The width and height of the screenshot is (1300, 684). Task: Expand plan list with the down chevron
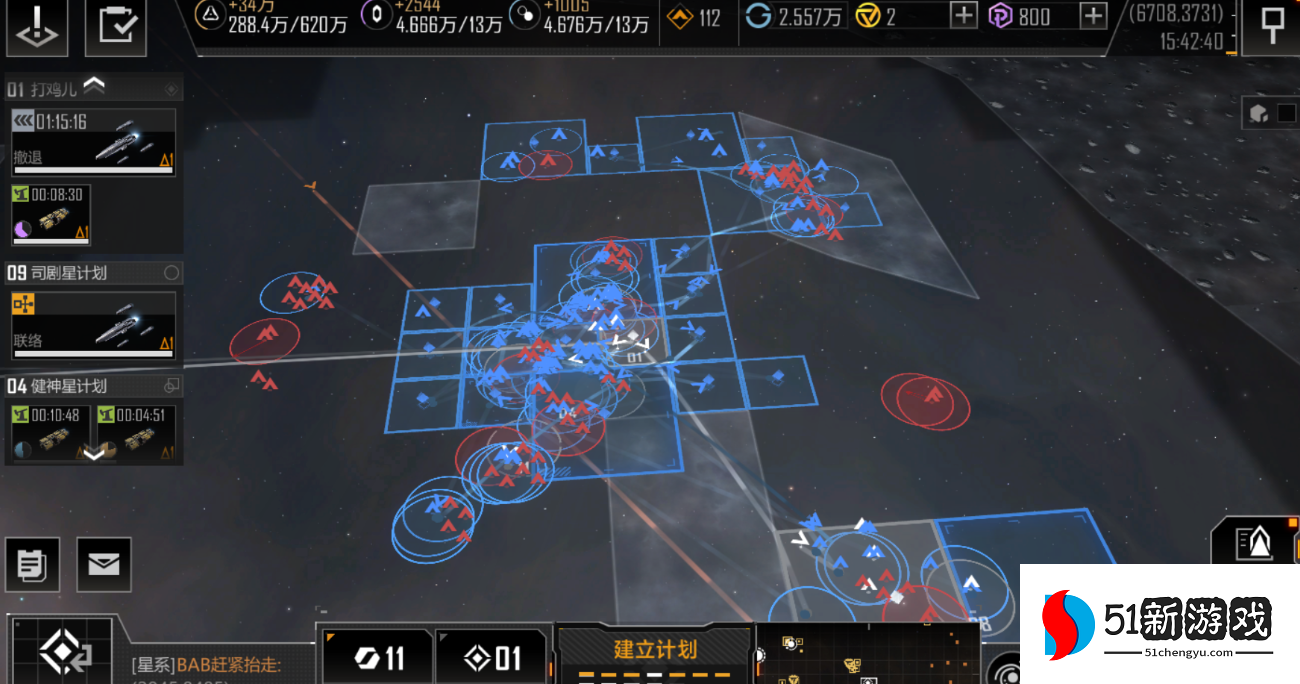(x=93, y=454)
